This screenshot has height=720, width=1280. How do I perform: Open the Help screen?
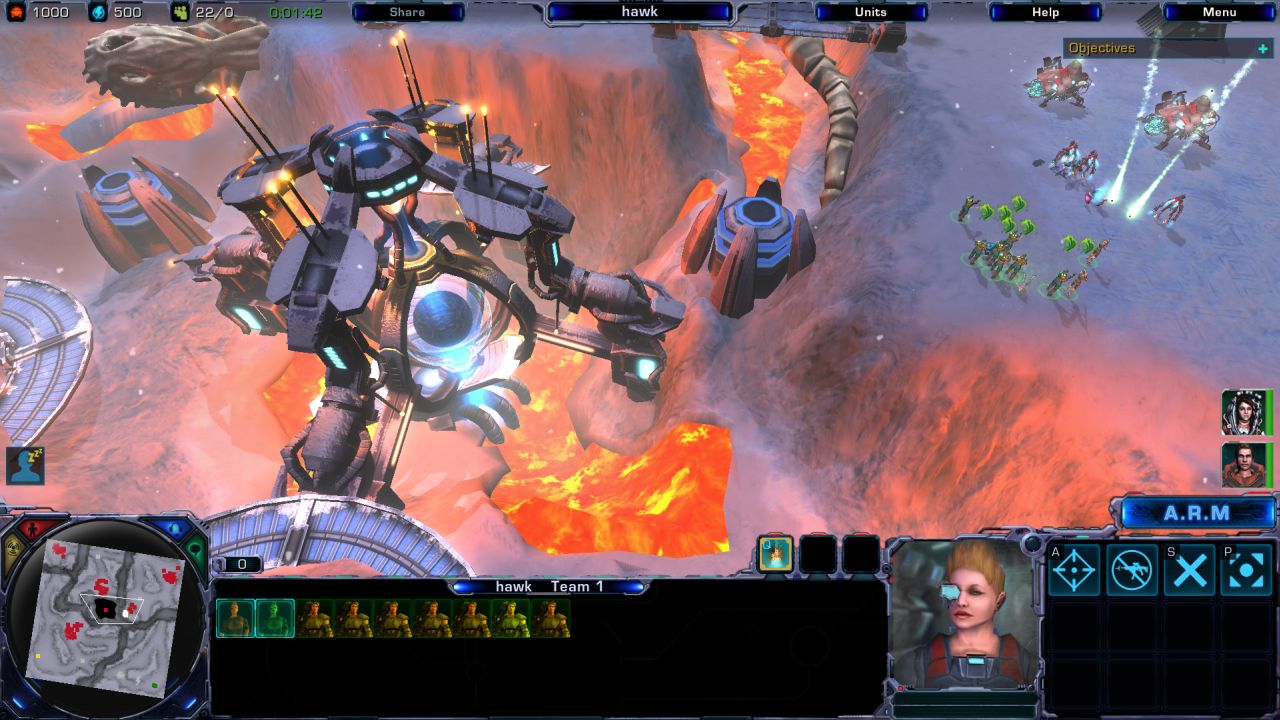[x=1044, y=12]
